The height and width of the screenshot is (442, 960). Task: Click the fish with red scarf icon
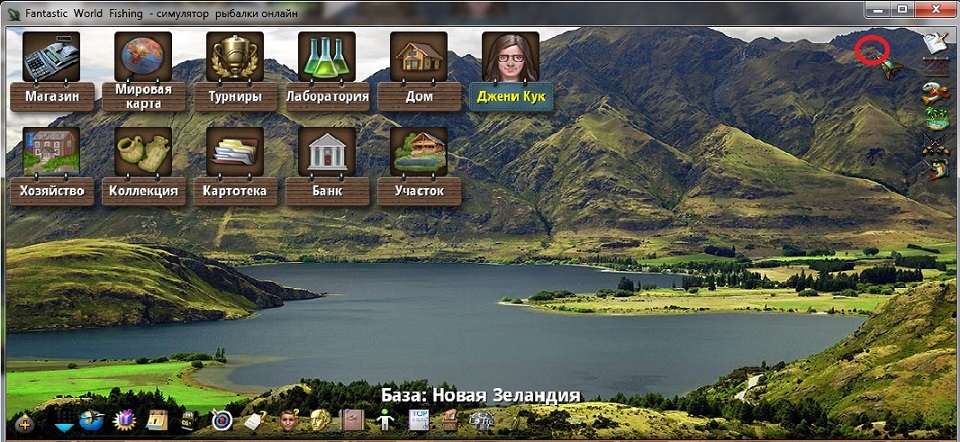pyautogui.click(x=936, y=93)
